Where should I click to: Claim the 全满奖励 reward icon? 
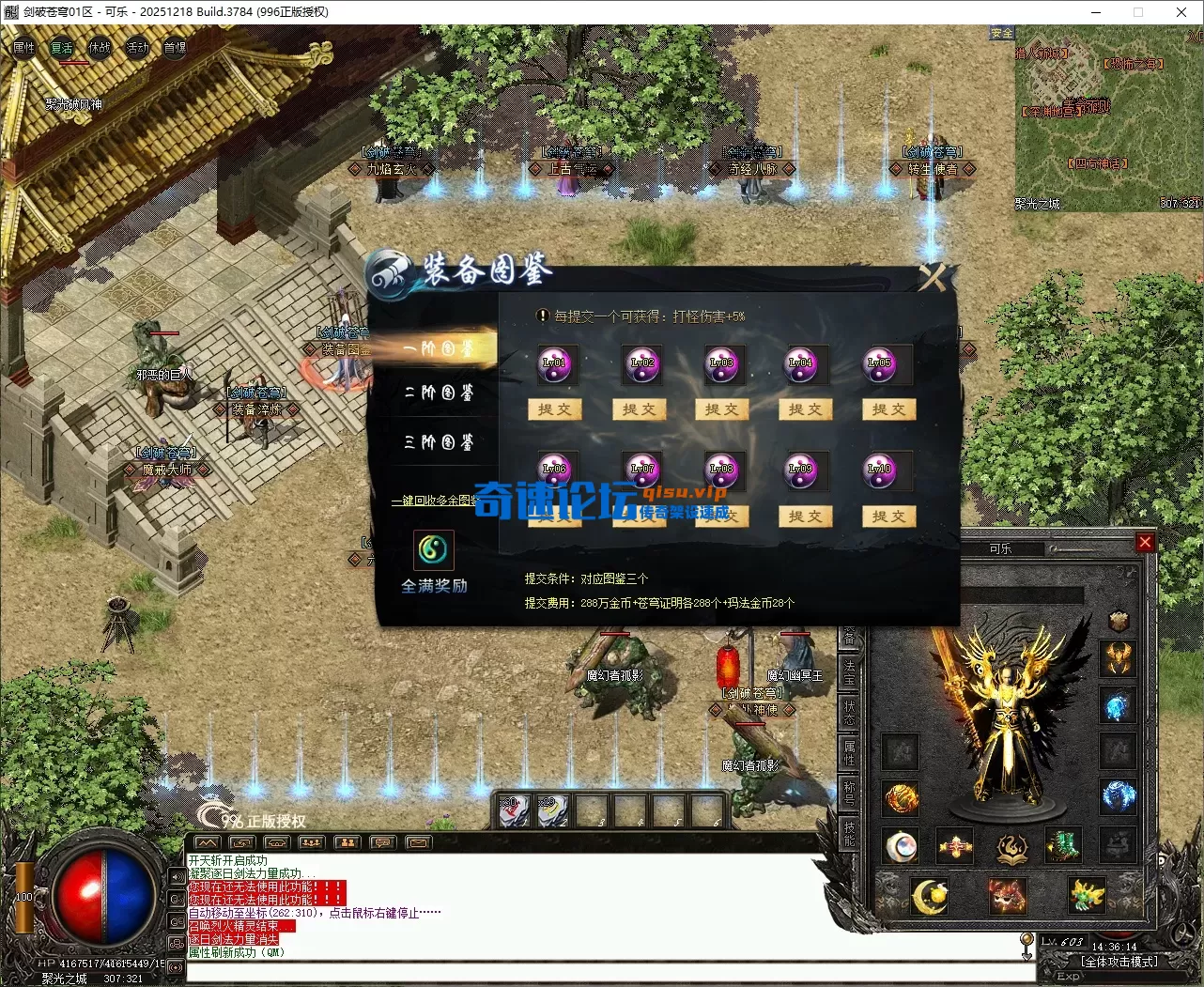click(434, 550)
